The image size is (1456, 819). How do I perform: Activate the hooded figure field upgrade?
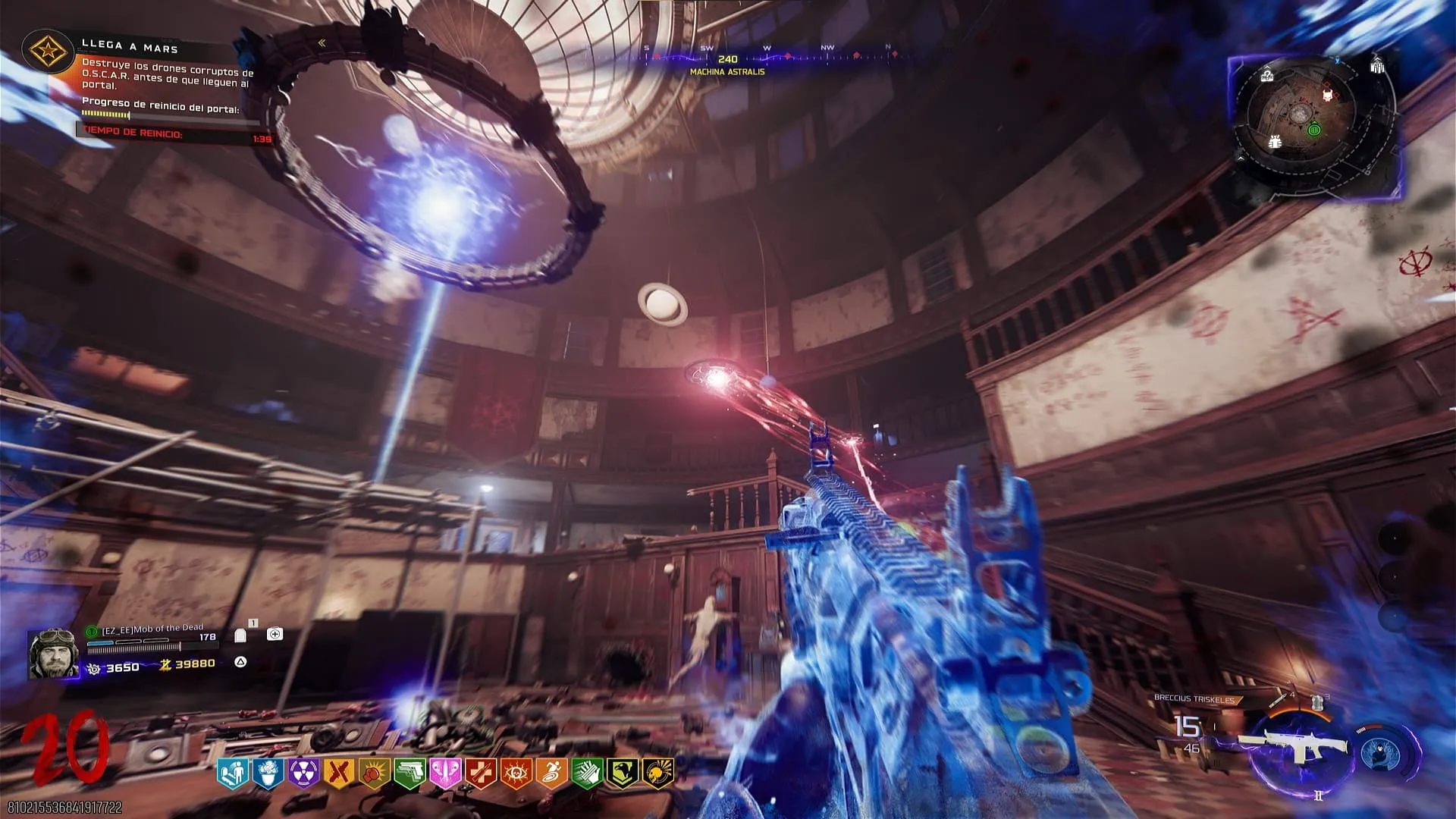1382,753
